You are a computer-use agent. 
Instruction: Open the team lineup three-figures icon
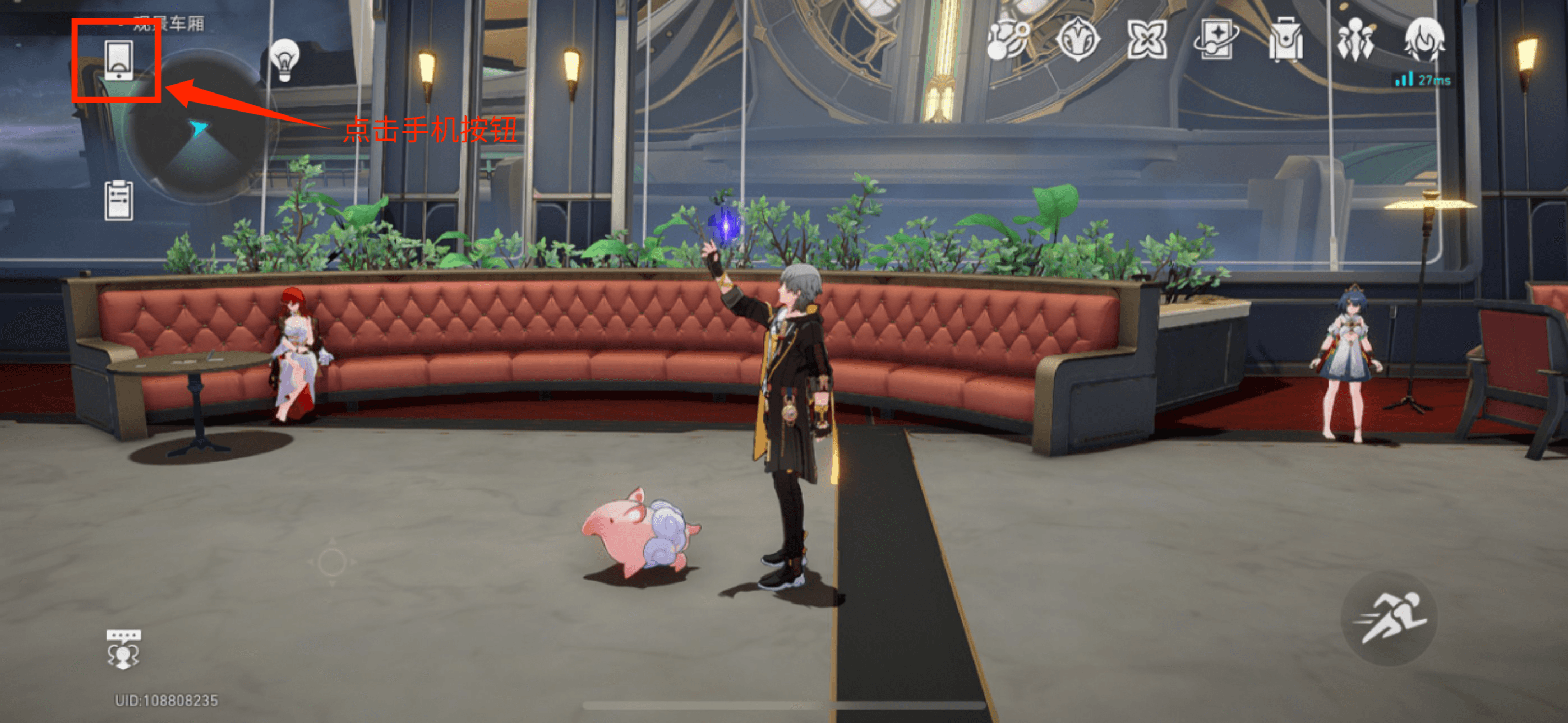1355,40
